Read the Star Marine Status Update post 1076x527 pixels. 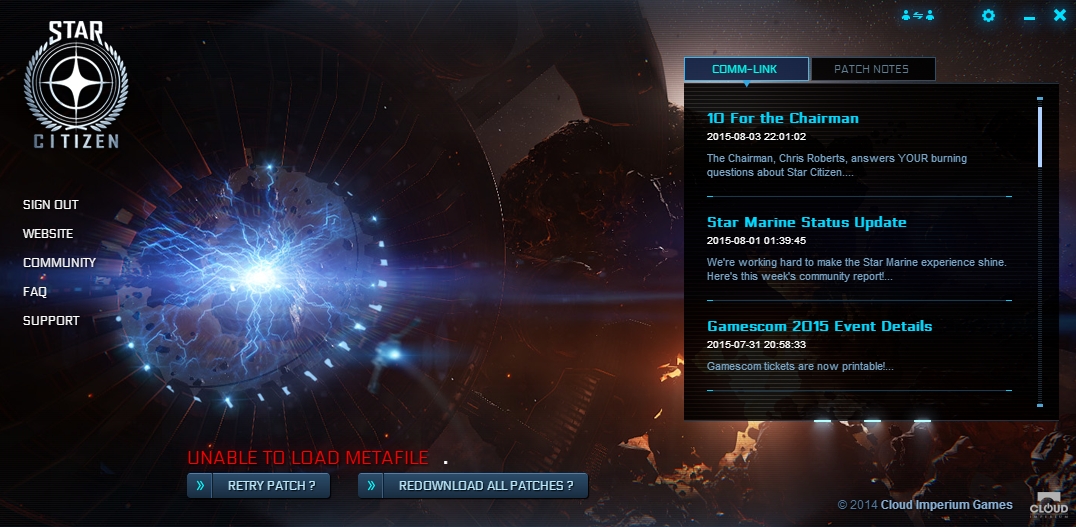[806, 222]
